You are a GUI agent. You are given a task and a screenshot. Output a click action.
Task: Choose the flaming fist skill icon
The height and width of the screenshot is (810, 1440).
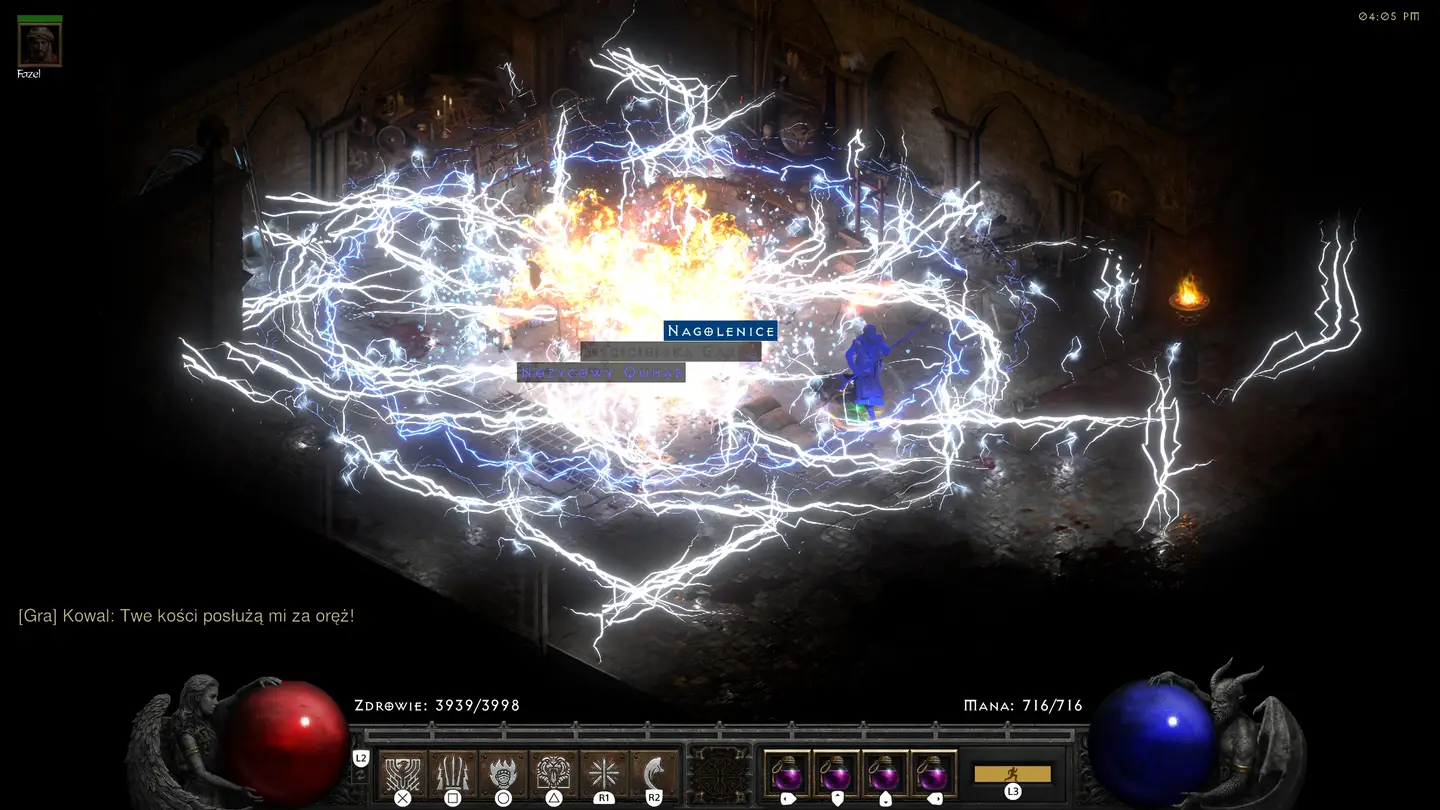click(x=503, y=774)
